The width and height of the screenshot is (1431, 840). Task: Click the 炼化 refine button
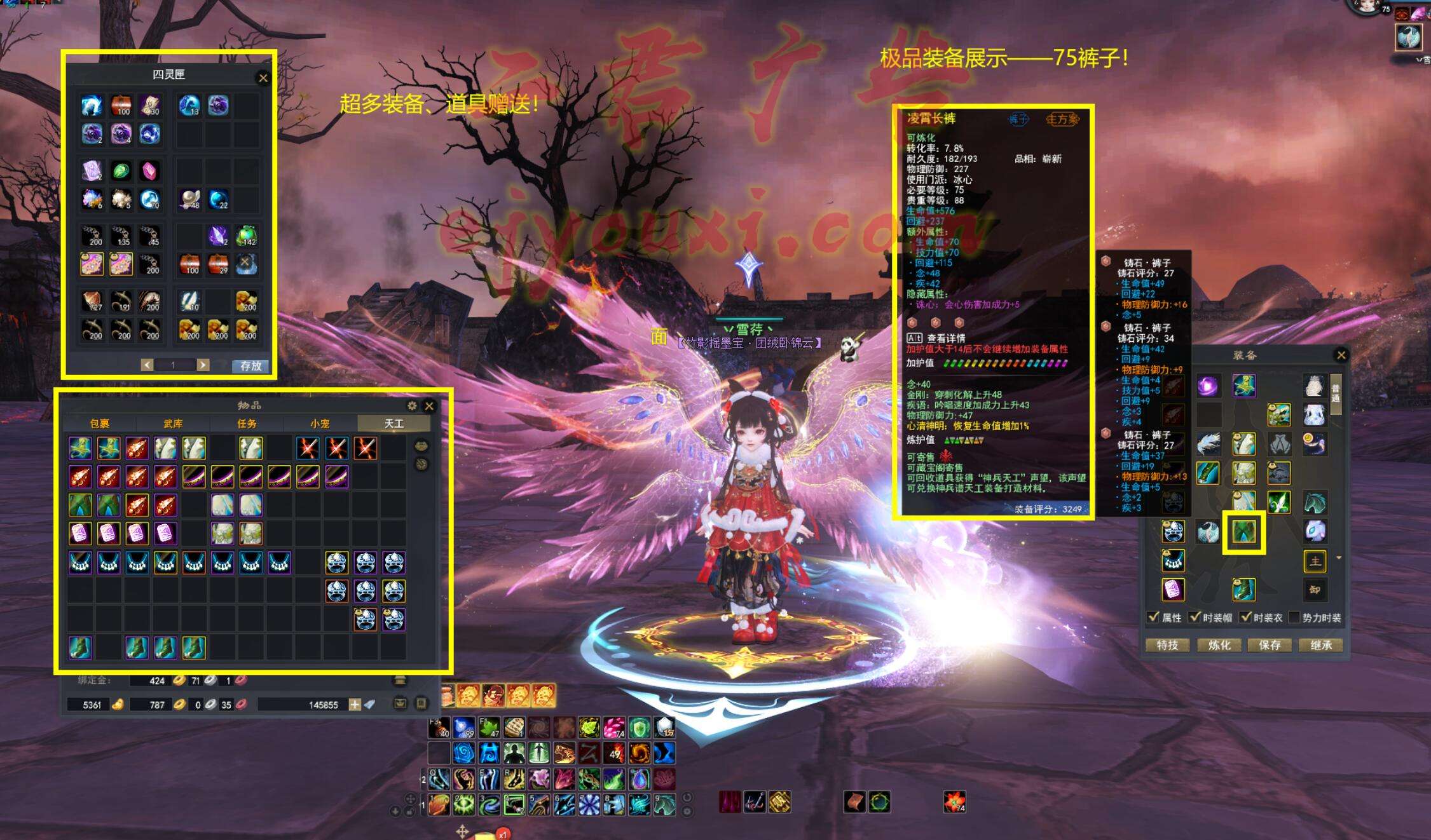1219,645
